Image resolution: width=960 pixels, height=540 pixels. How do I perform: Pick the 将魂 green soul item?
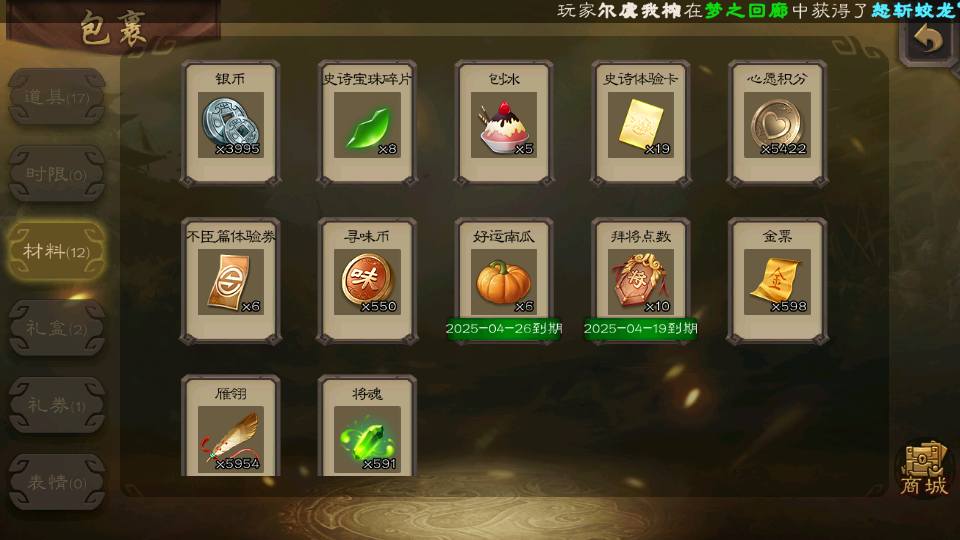[367, 436]
